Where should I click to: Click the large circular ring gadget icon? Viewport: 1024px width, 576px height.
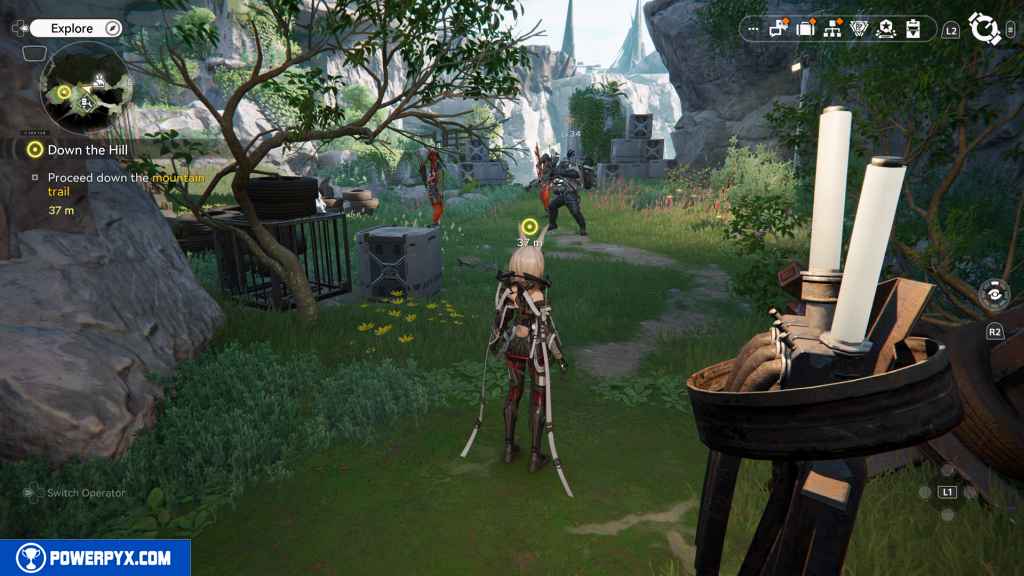[x=985, y=29]
